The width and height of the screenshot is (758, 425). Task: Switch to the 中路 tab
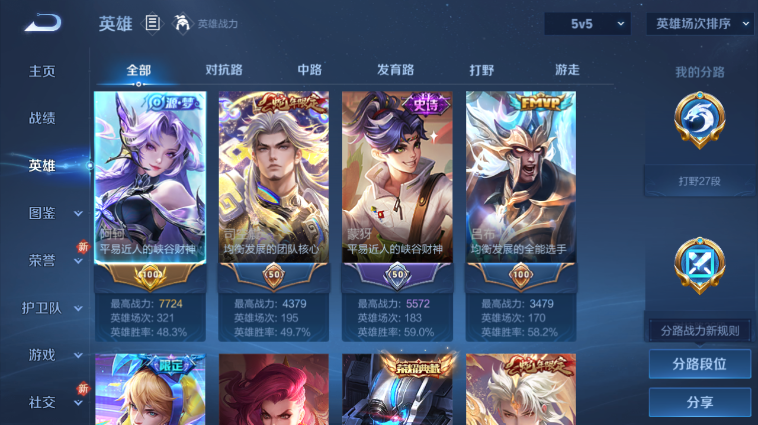click(x=309, y=70)
